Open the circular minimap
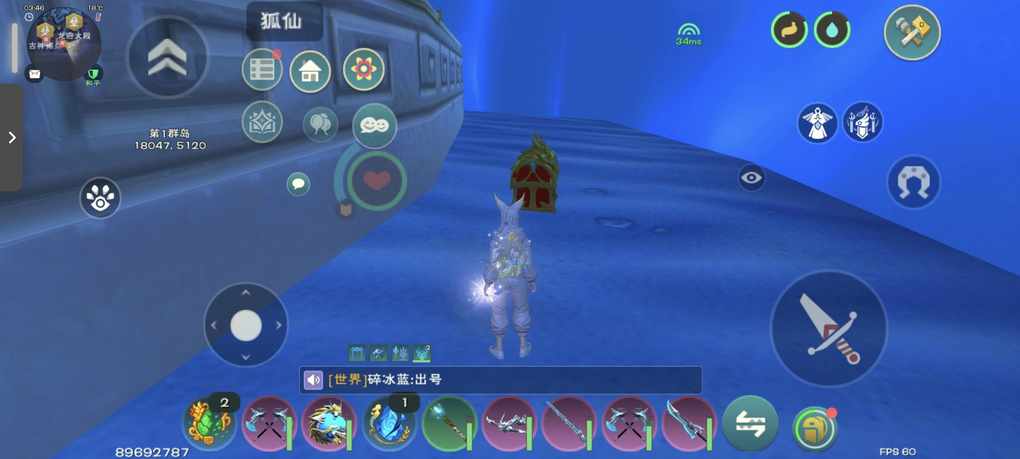Screen dimensions: 1020x459 click(62, 42)
